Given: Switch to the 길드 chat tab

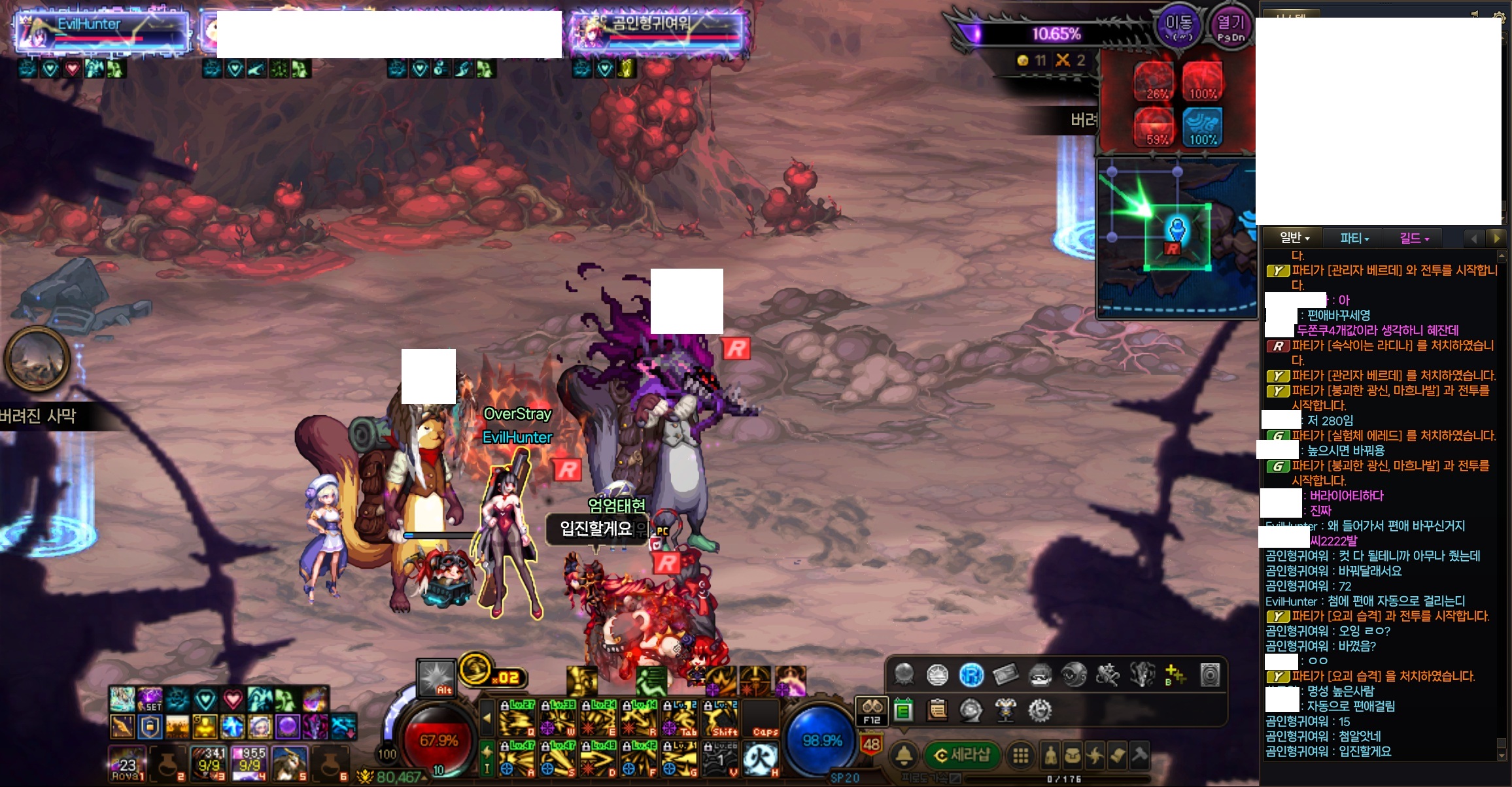Looking at the screenshot, I should click(1414, 238).
